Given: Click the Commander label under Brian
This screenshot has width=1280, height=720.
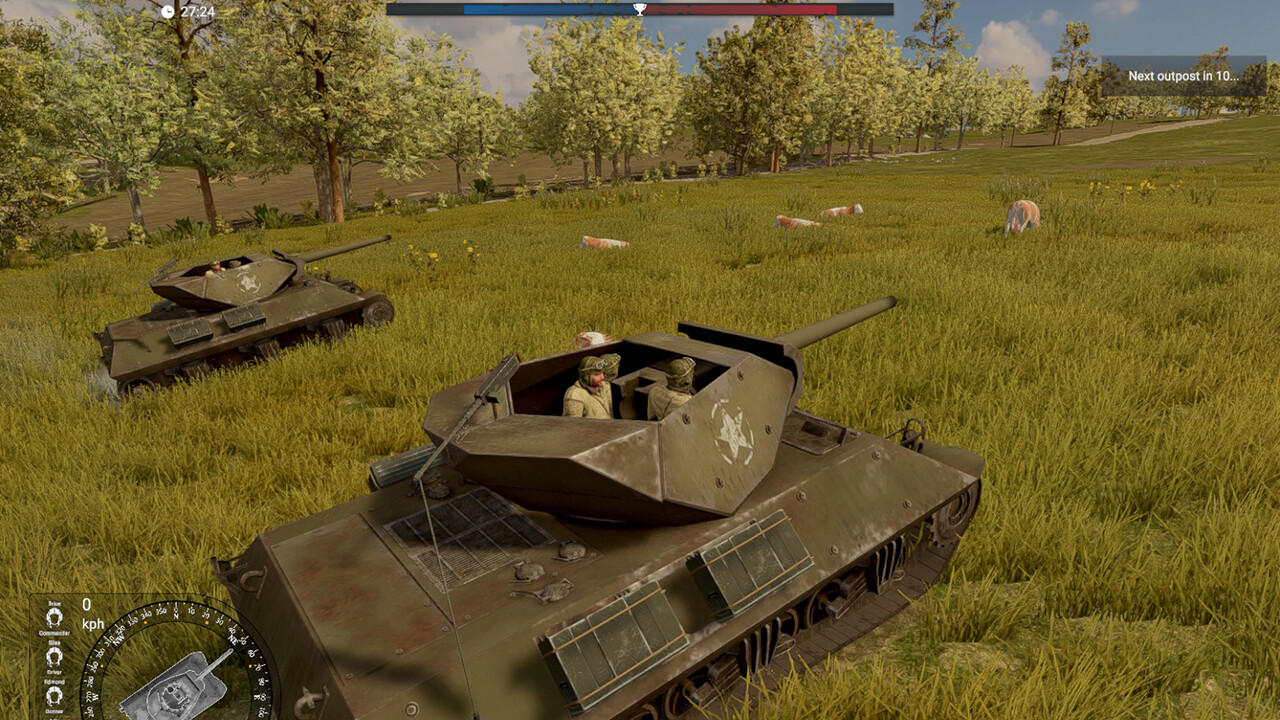Looking at the screenshot, I should [55, 632].
